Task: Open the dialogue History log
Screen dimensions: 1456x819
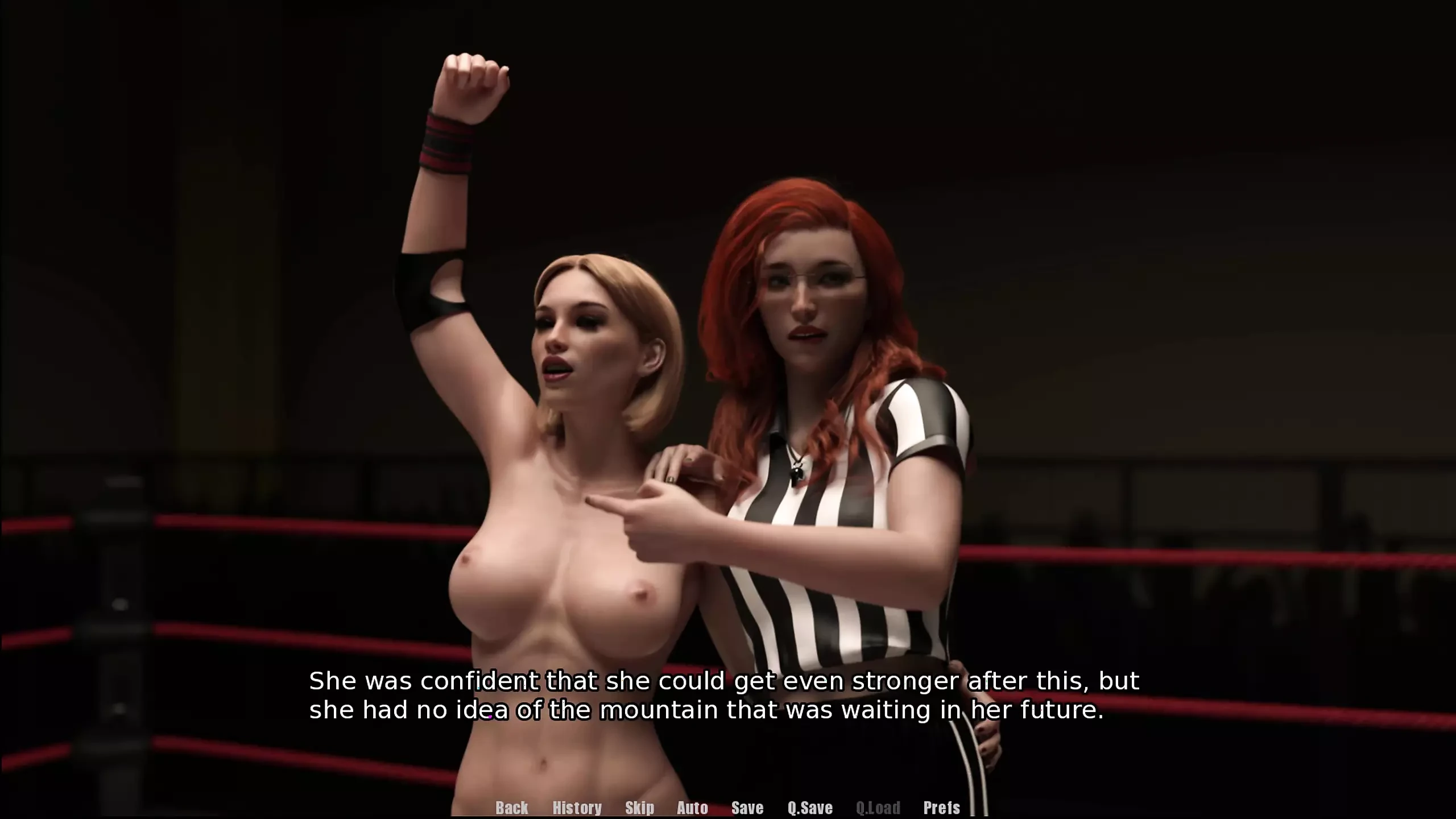Action: tap(577, 808)
